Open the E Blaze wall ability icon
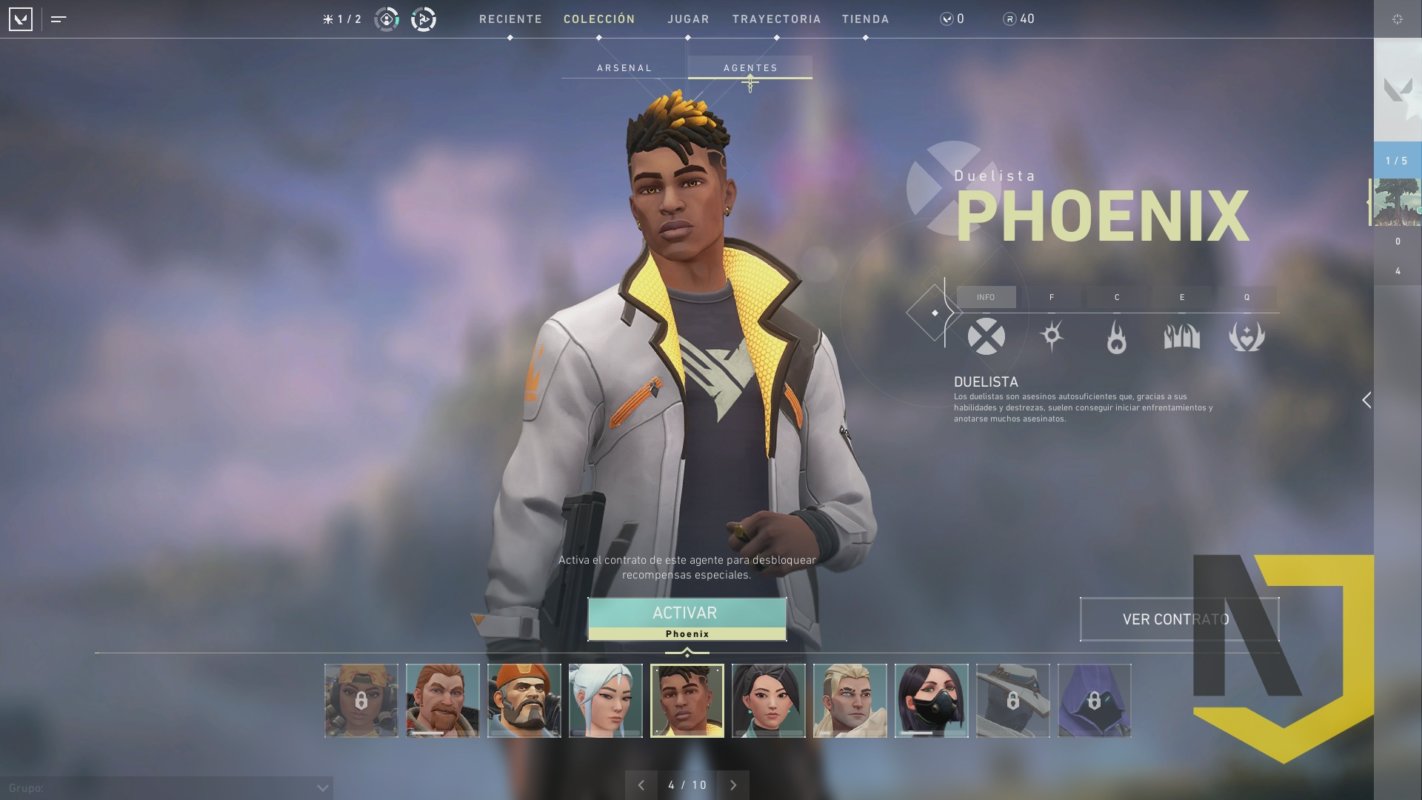The image size is (1422, 800). (x=1181, y=337)
